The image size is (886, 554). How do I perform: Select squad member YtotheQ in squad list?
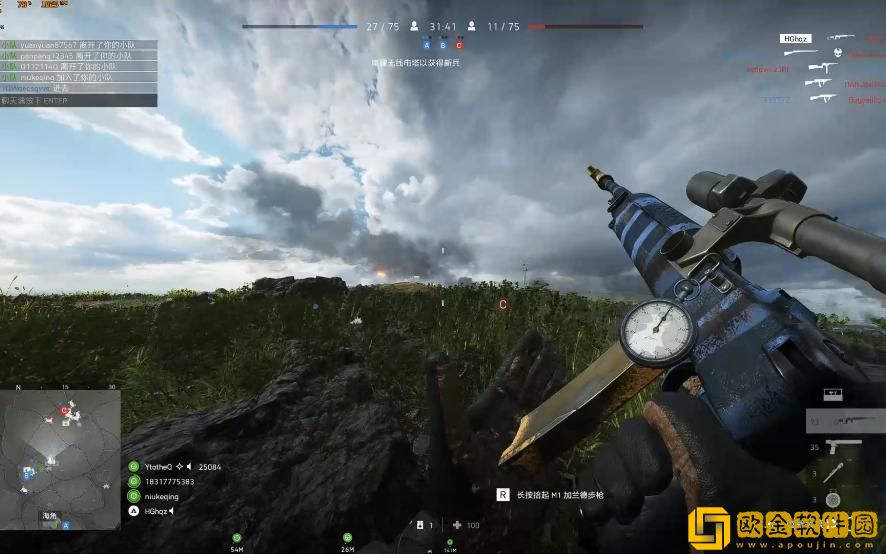point(158,467)
